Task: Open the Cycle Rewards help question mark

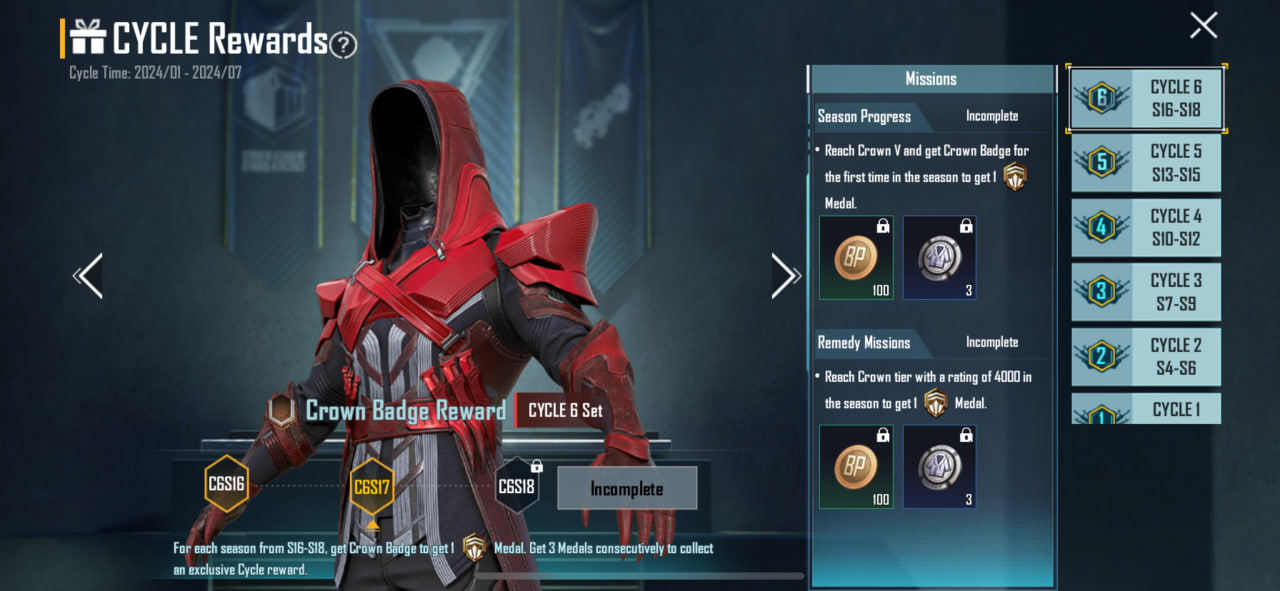Action: click(x=343, y=44)
